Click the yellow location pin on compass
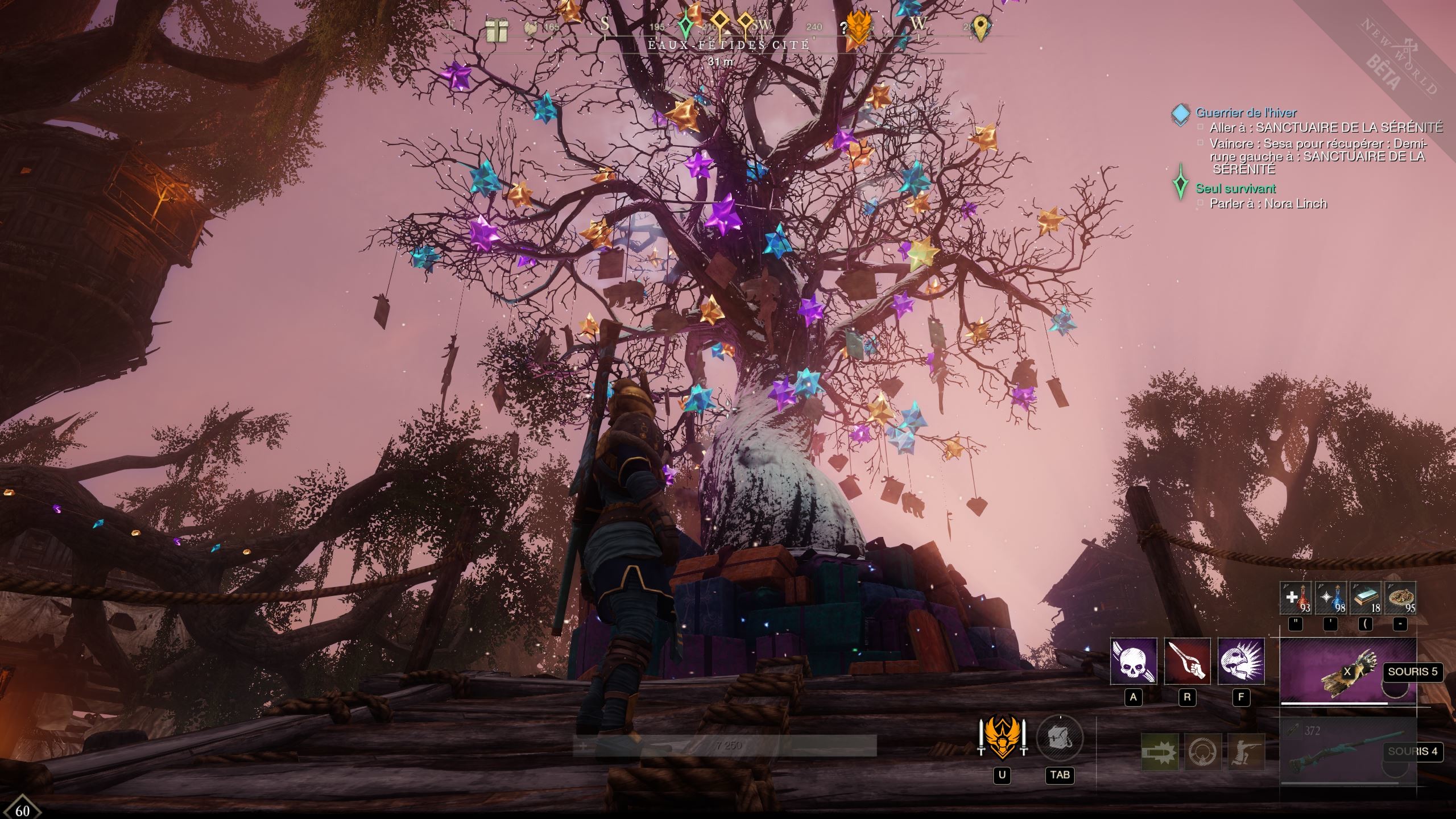Viewport: 1456px width, 819px height. (x=979, y=27)
